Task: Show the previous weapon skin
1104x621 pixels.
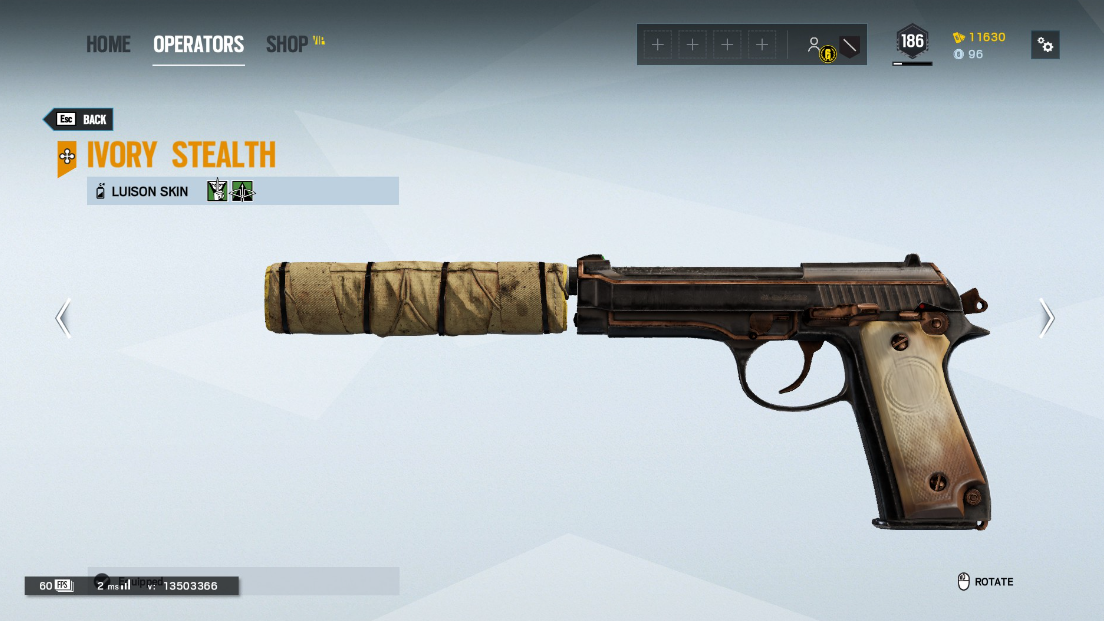Action: pyautogui.click(x=63, y=318)
